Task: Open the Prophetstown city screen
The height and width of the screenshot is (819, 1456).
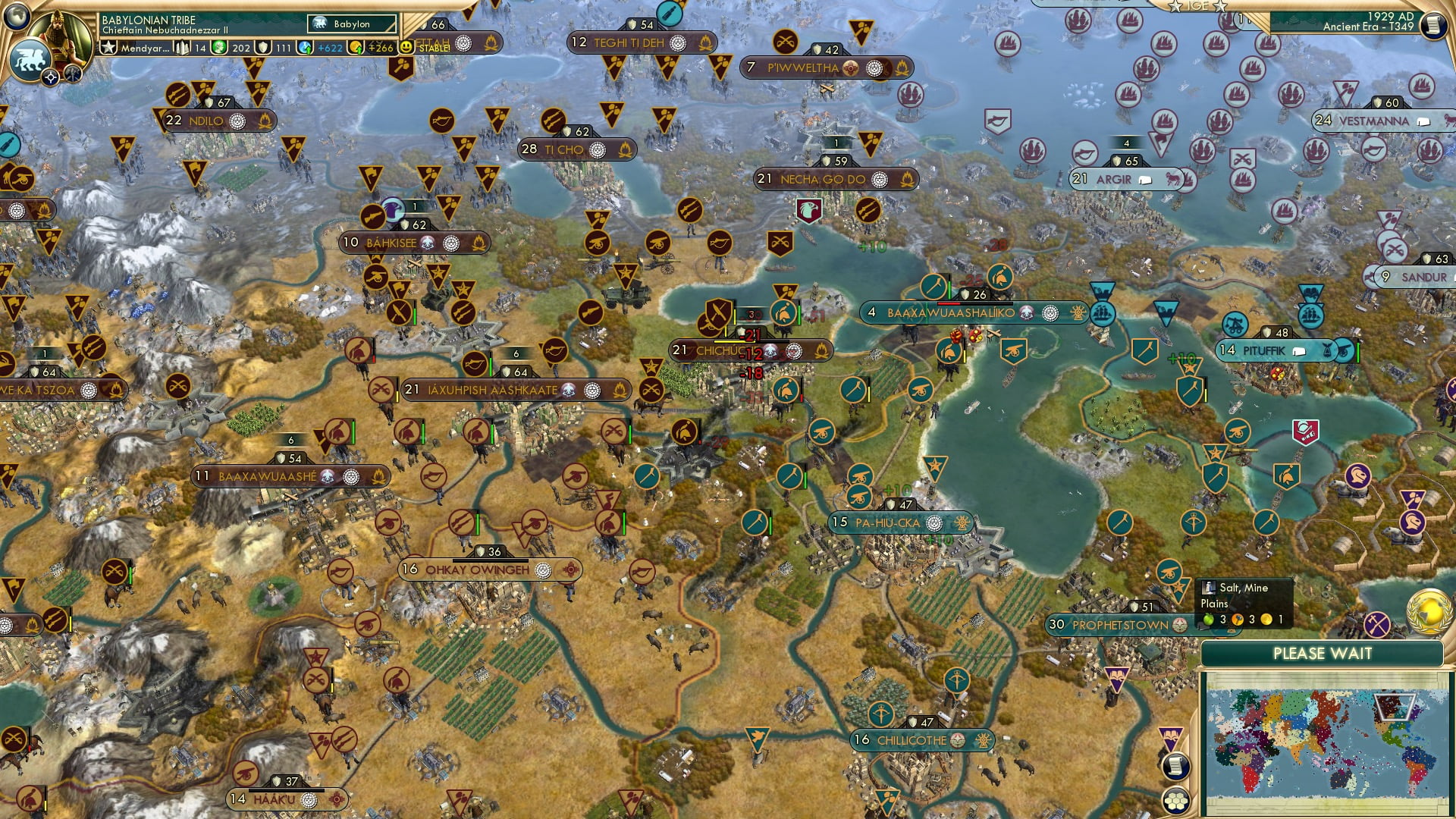Action: (1119, 625)
